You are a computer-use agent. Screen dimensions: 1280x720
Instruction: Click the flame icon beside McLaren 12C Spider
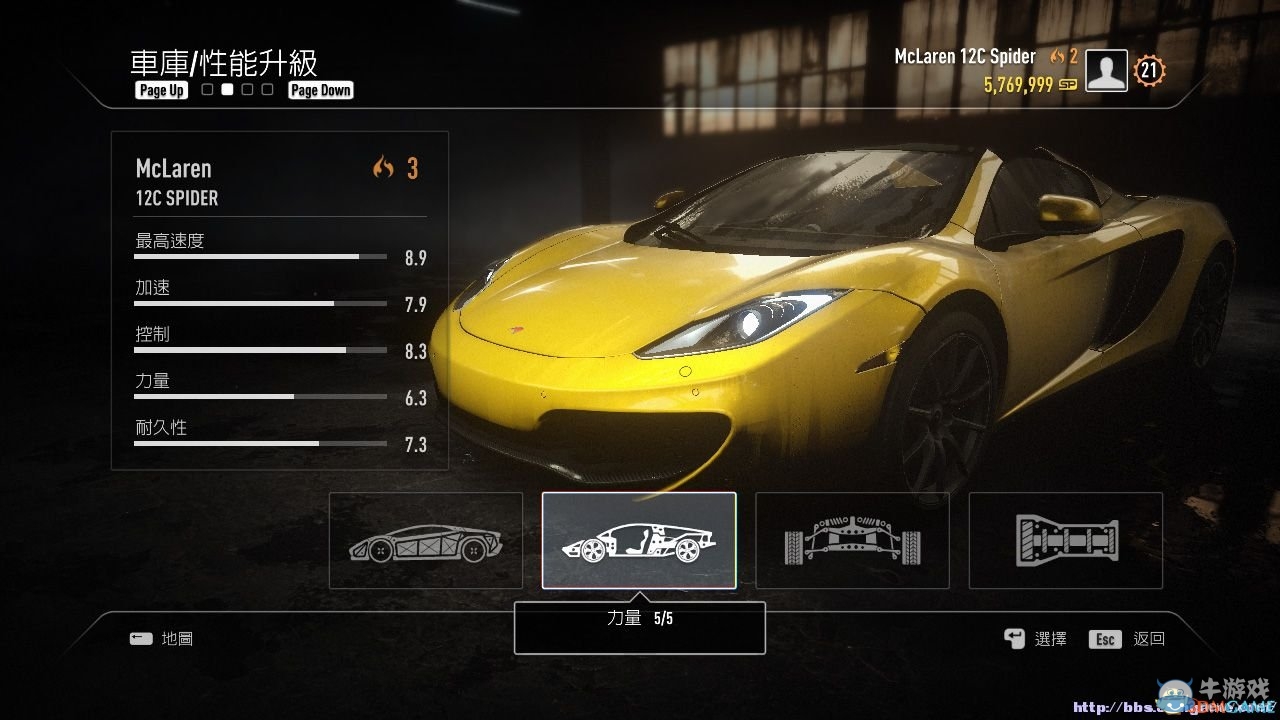click(1057, 57)
